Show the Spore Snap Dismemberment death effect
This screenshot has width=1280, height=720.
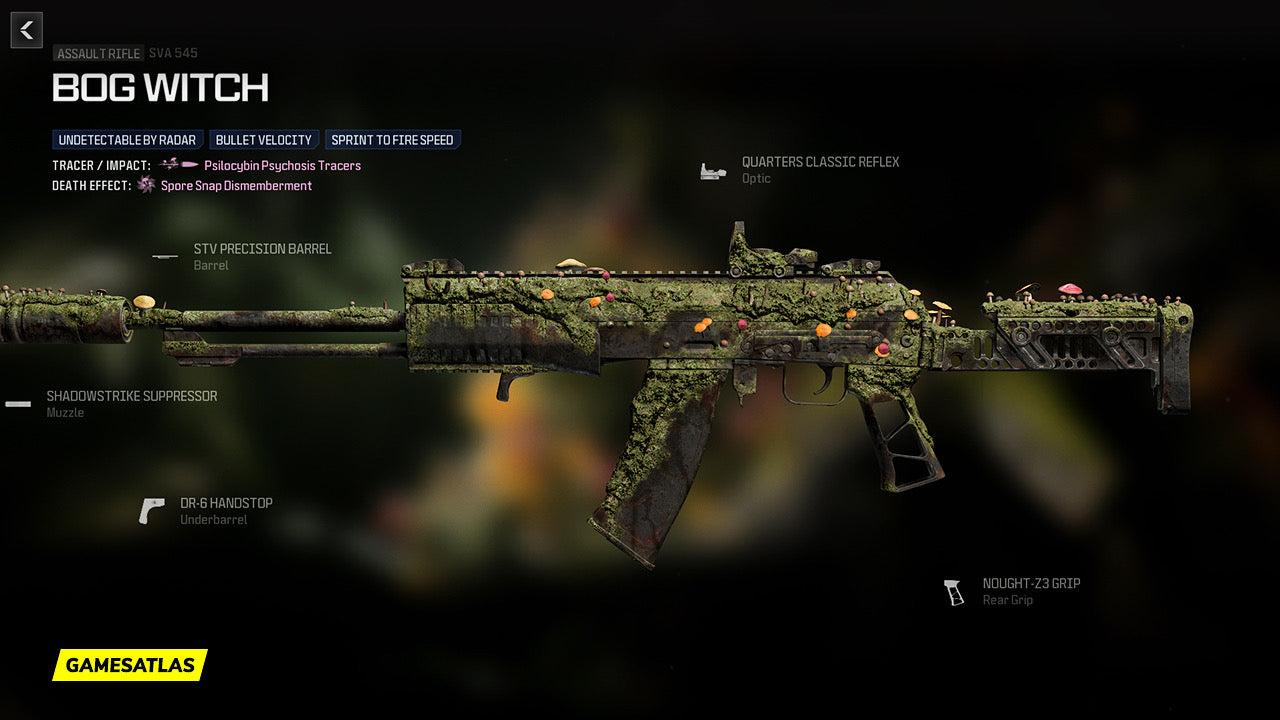(236, 186)
